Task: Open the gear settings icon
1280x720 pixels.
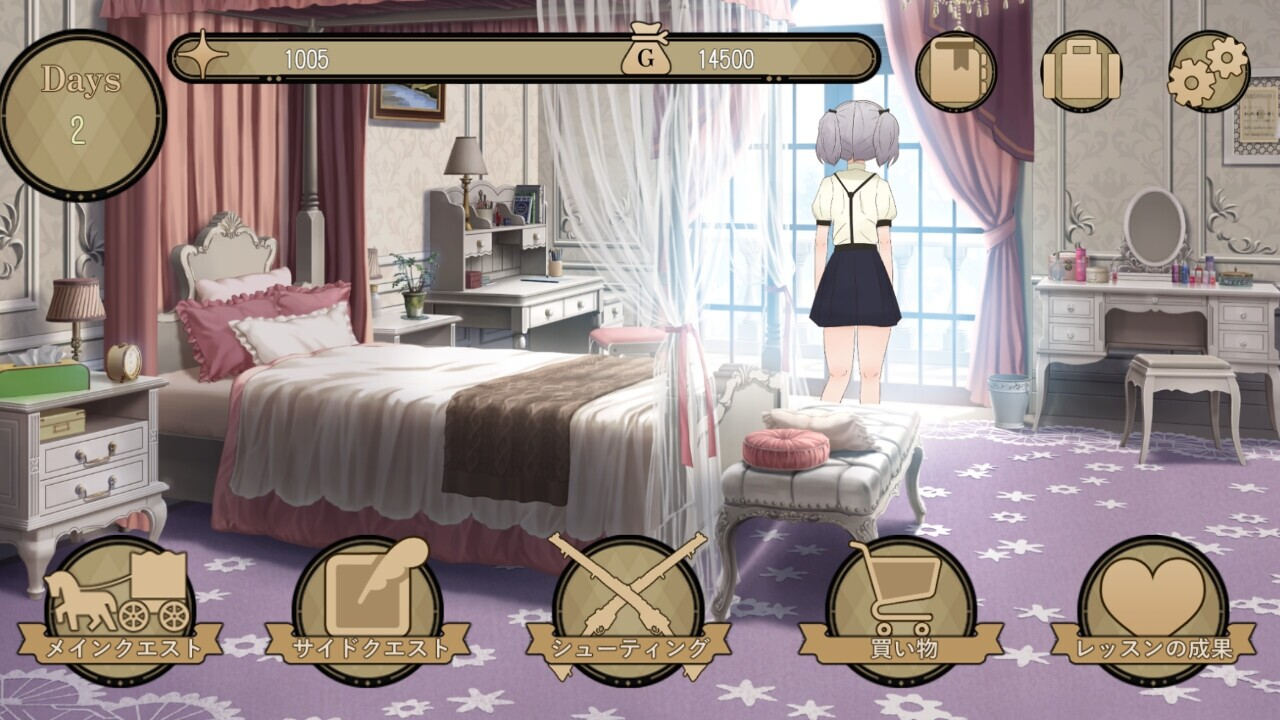Action: 1208,71
